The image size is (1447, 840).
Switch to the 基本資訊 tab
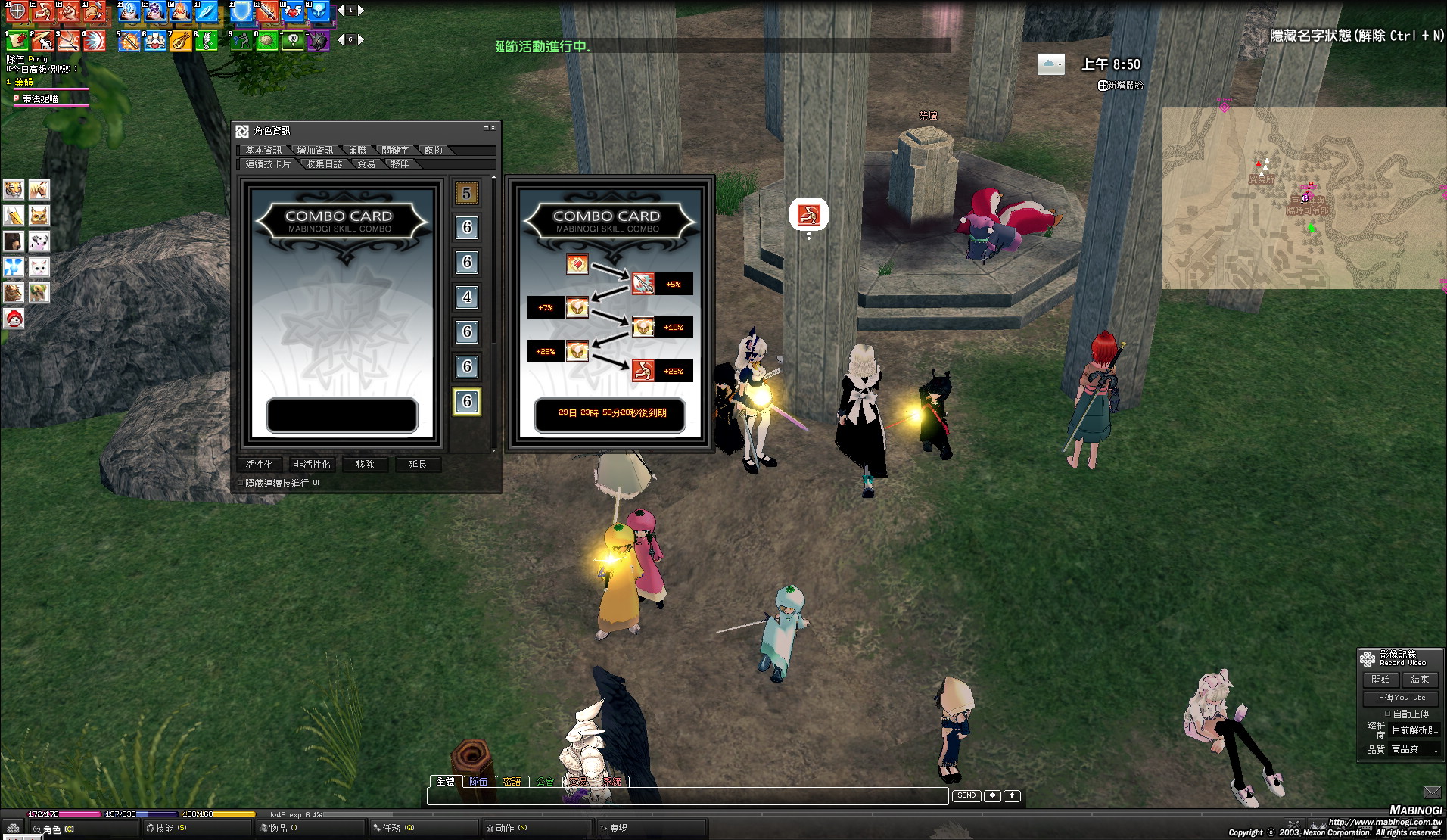(x=263, y=151)
